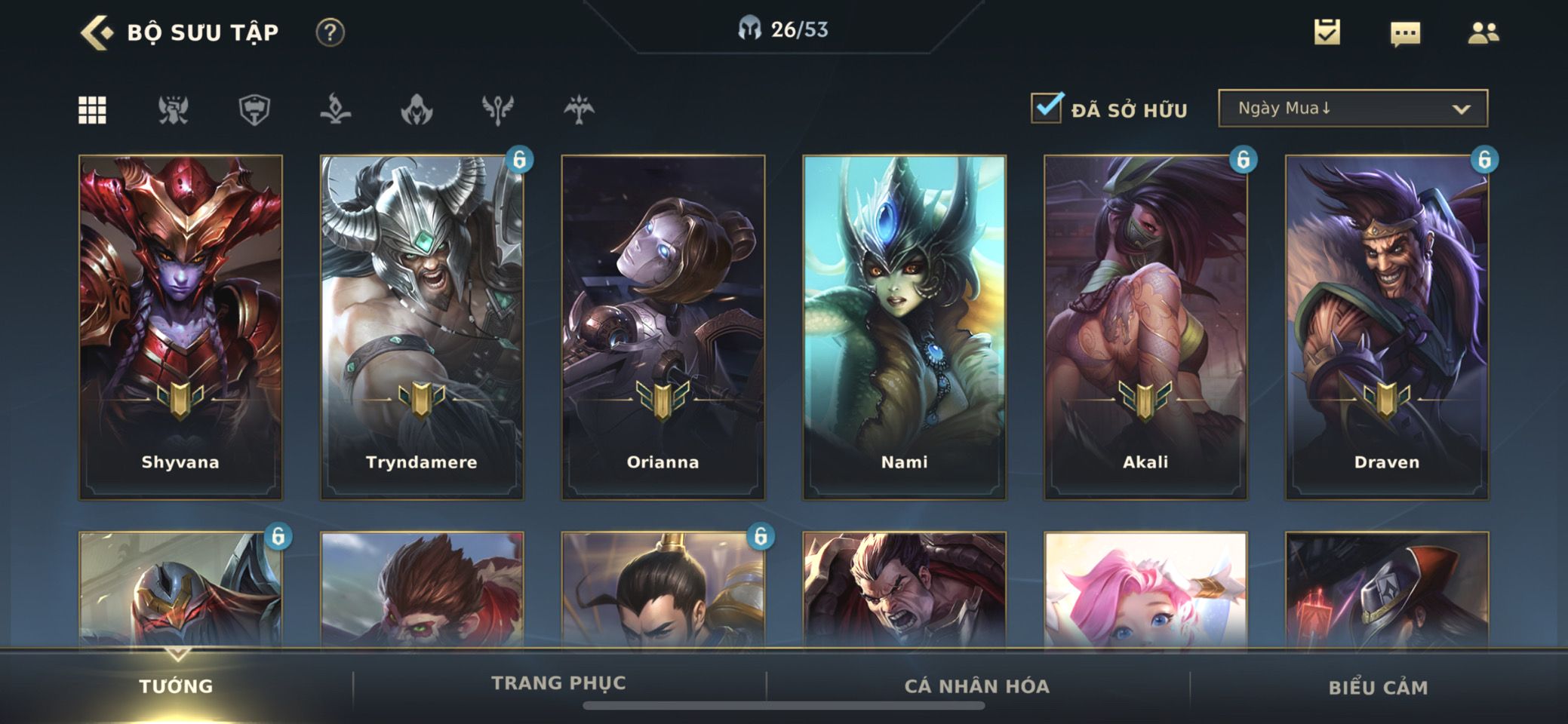The image size is (1568, 724).
Task: Show the friends list icon
Action: 1483,33
